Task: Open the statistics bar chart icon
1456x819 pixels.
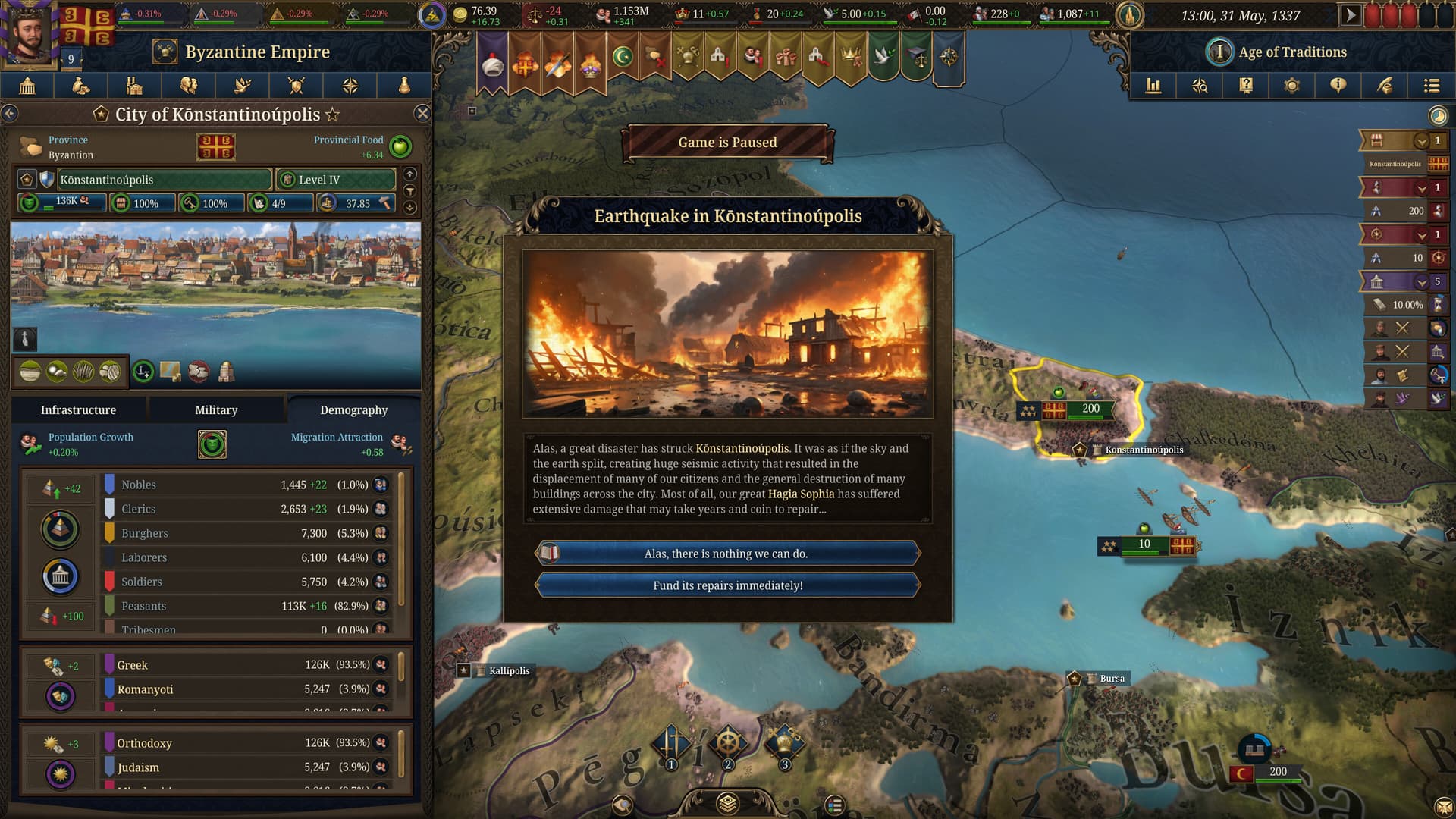Action: tap(1154, 86)
